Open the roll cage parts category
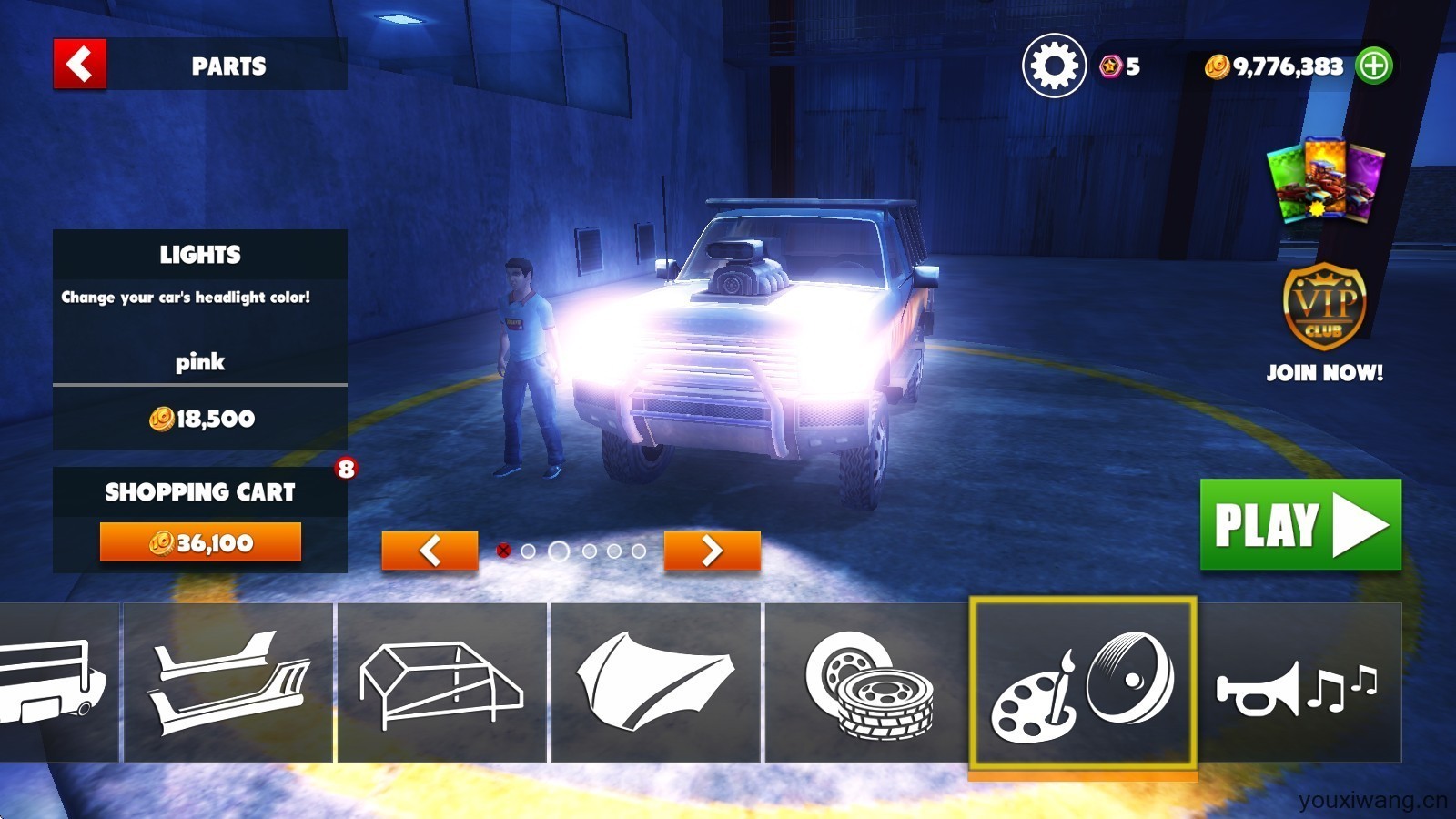1456x819 pixels. tap(442, 682)
